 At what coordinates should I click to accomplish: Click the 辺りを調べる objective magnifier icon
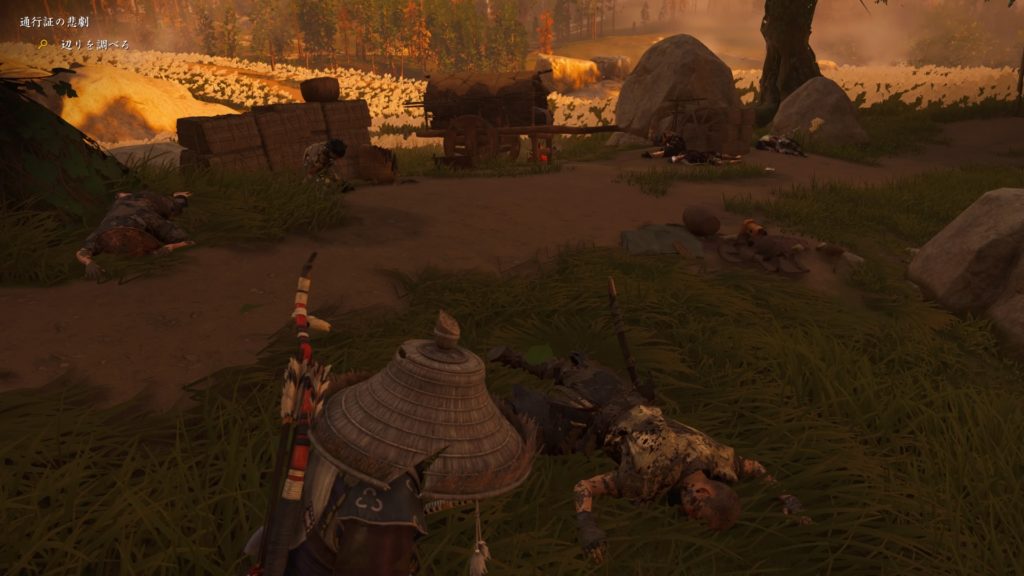(x=43, y=44)
